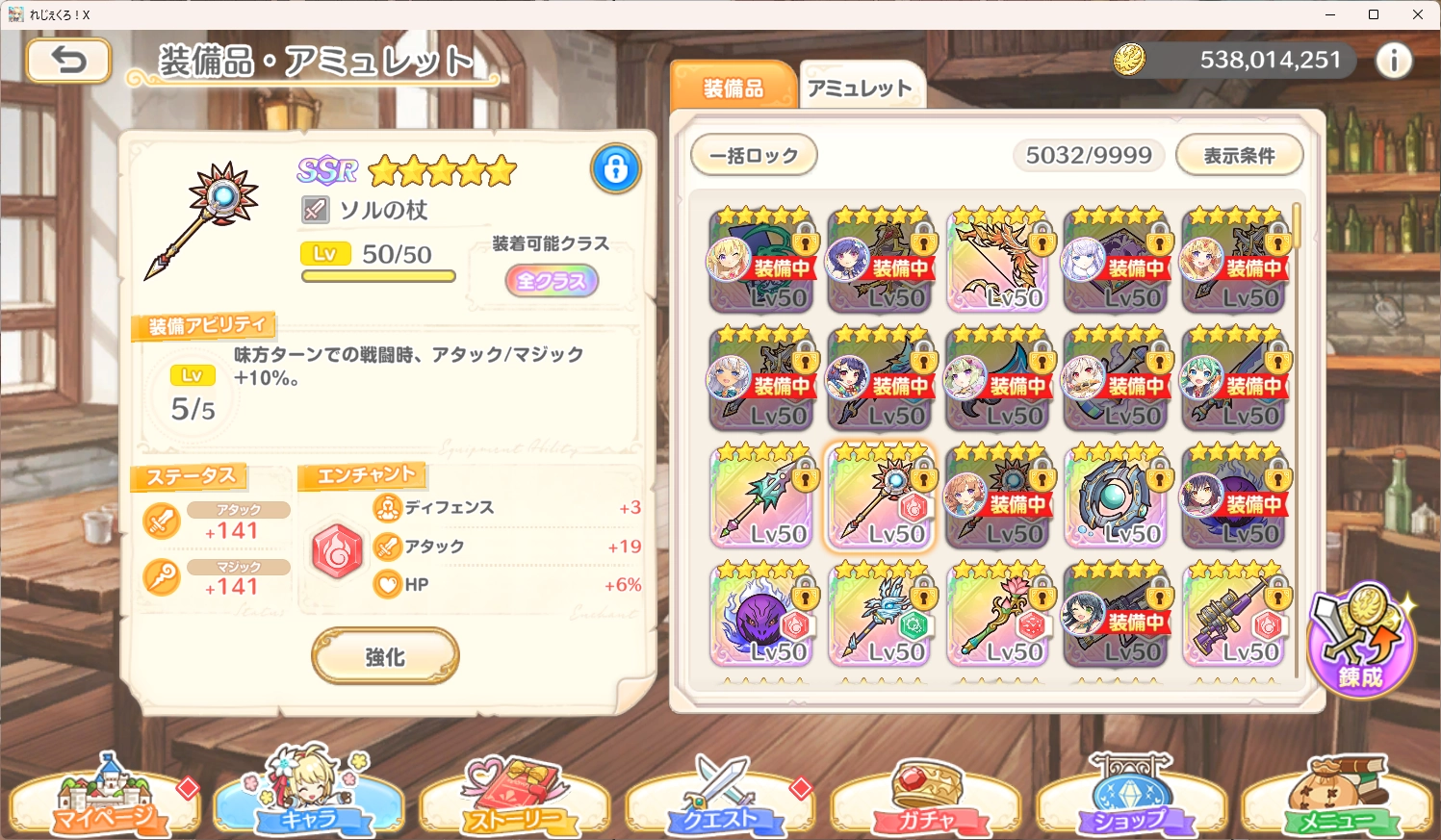This screenshot has width=1441, height=840.
Task: Click the 強化 enhance button
Action: click(385, 656)
